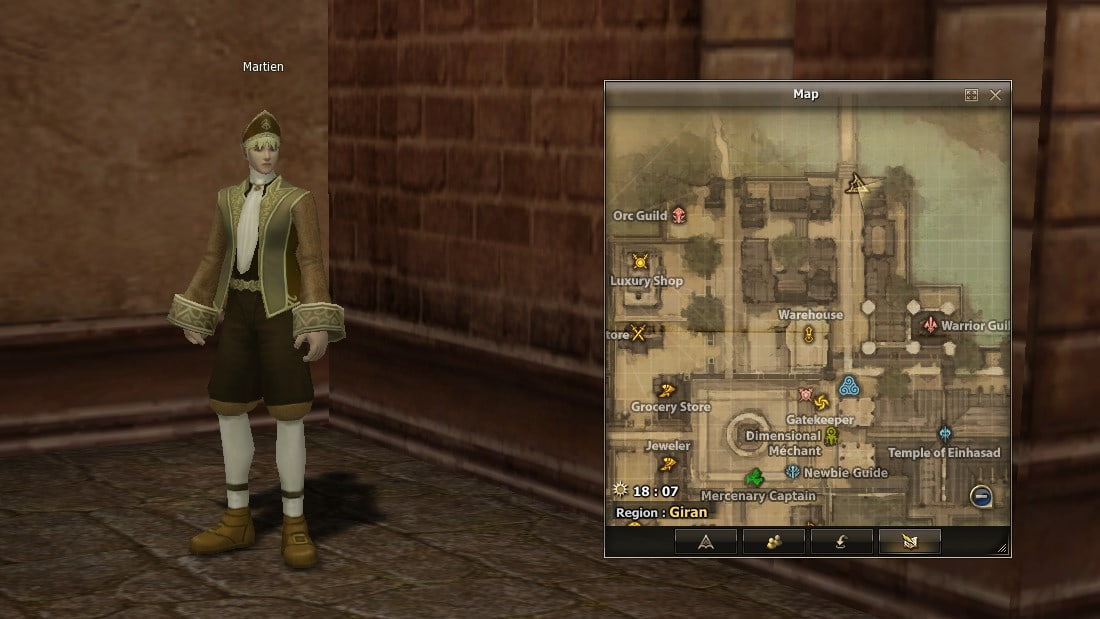This screenshot has width=1100, height=619.
Task: Click the resize grip of Map window
Action: pyautogui.click(x=1002, y=548)
